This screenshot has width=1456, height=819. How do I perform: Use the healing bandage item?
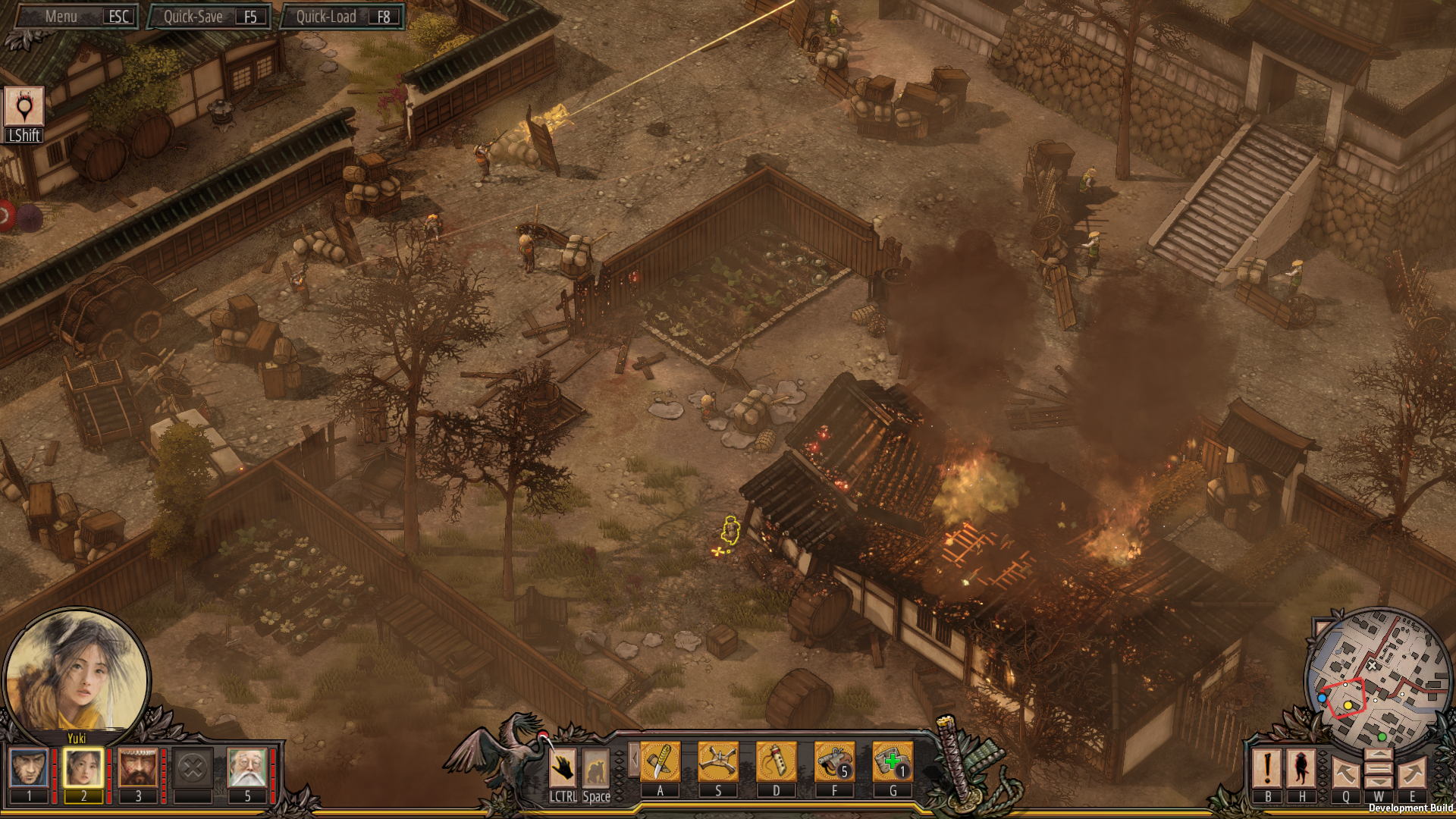click(893, 761)
